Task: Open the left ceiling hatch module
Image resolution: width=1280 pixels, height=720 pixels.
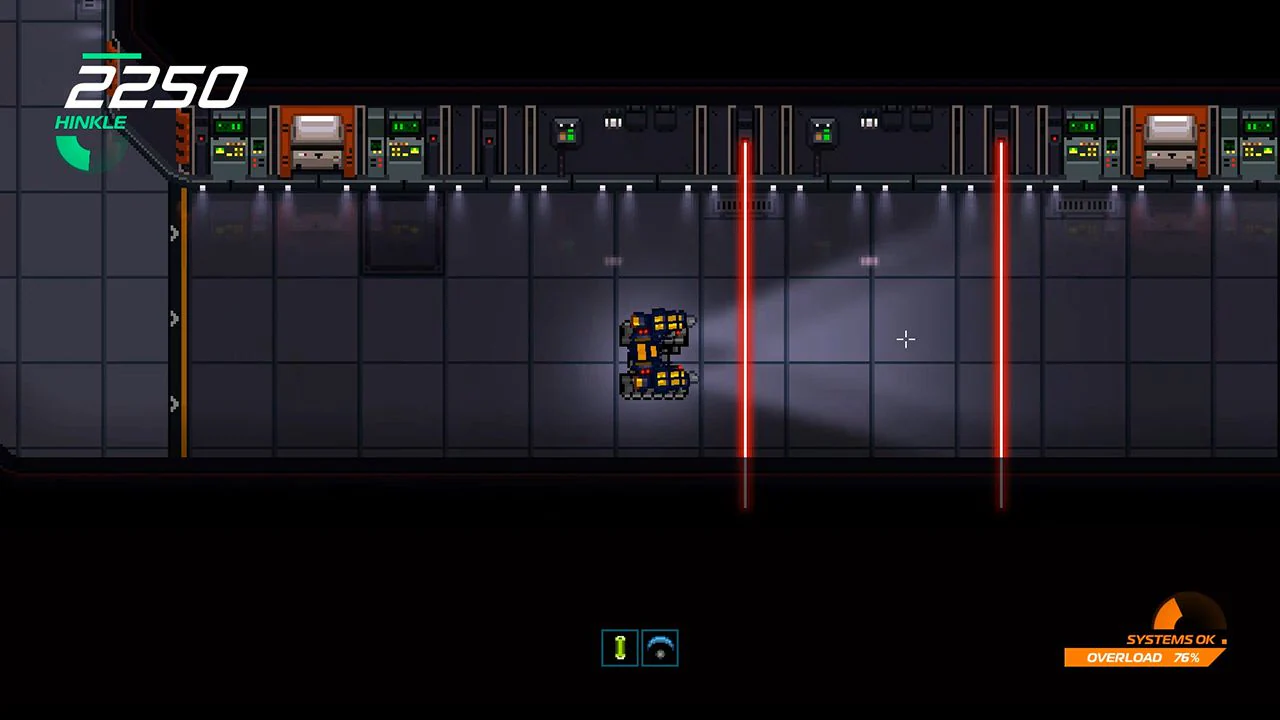Action: click(318, 140)
